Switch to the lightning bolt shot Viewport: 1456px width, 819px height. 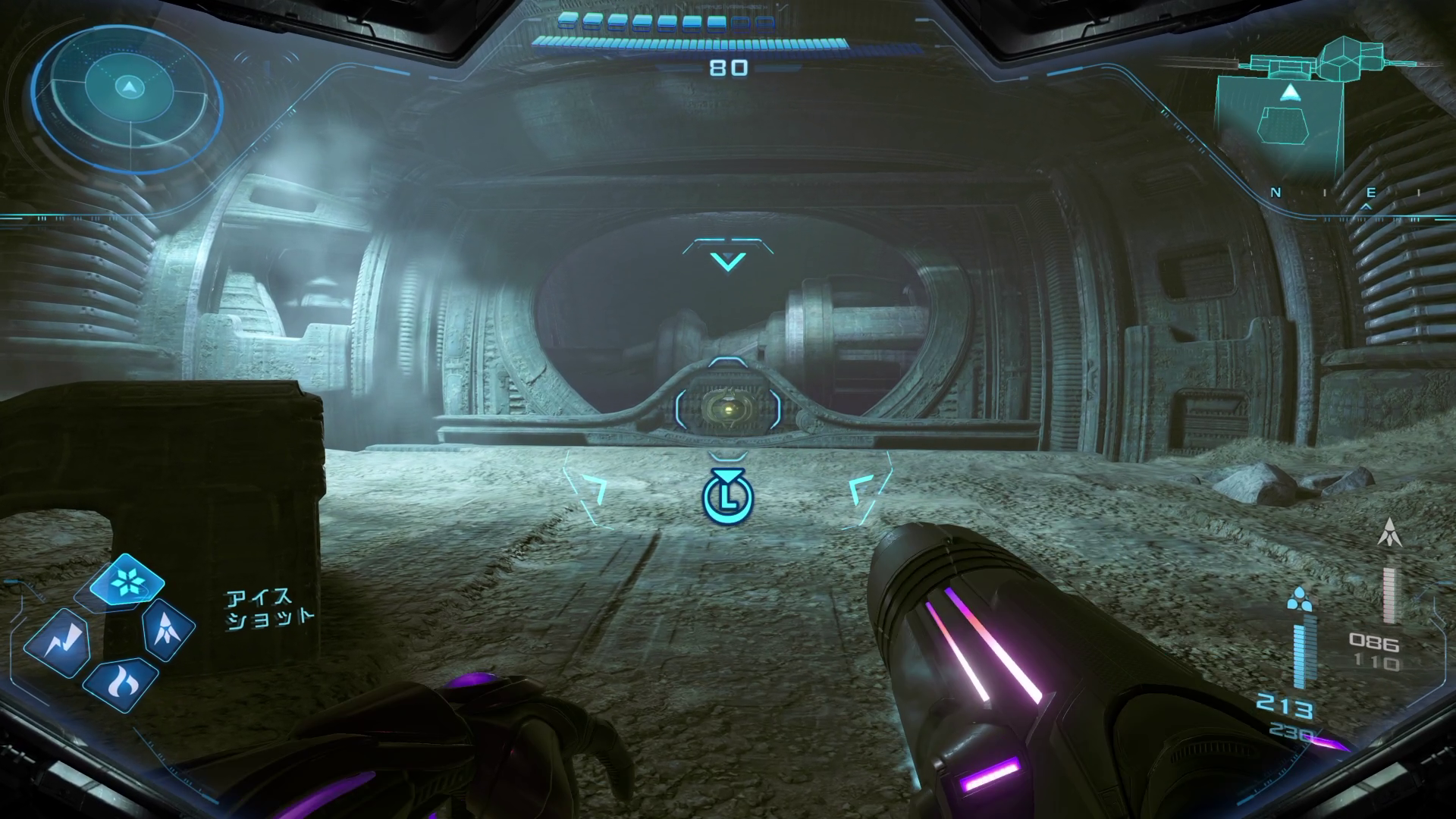click(58, 643)
